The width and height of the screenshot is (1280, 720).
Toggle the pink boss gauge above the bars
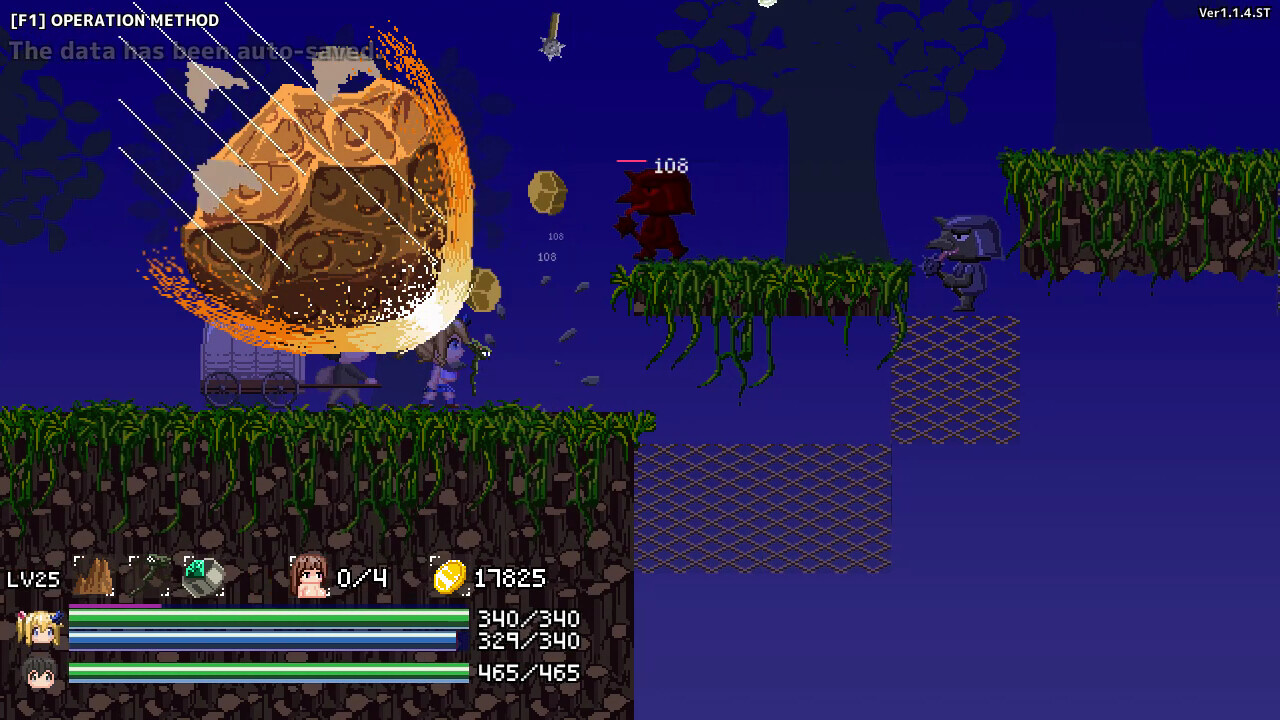[113, 604]
